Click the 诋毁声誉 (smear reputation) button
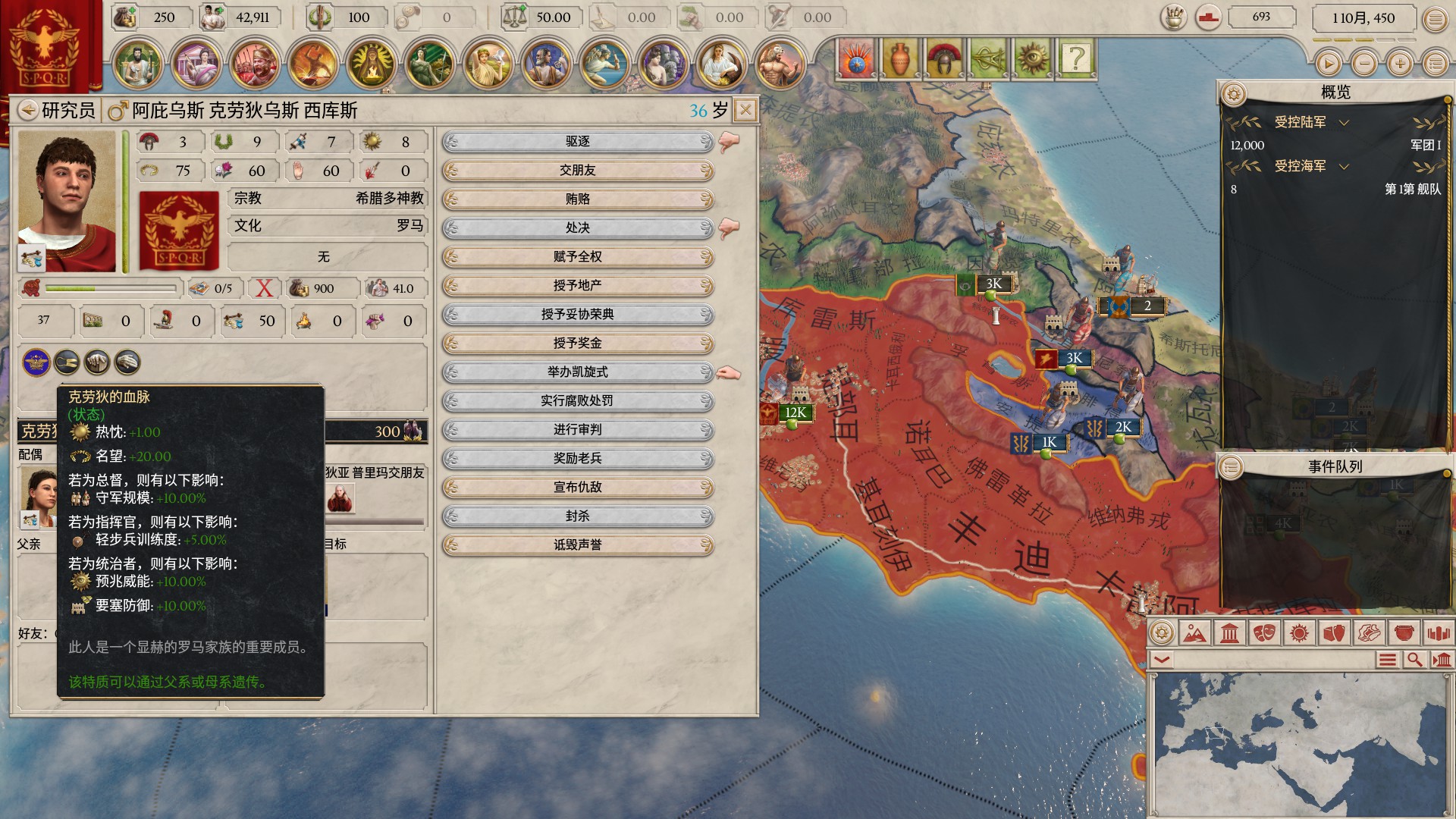Image resolution: width=1456 pixels, height=819 pixels. [x=578, y=545]
